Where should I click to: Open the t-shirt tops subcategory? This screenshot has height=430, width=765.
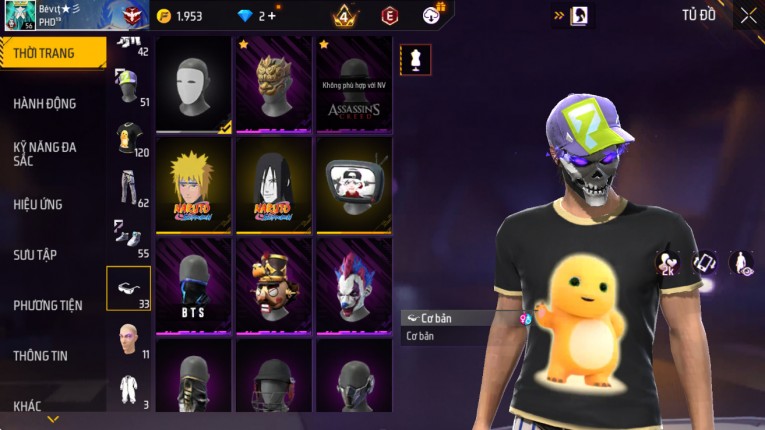tap(128, 138)
